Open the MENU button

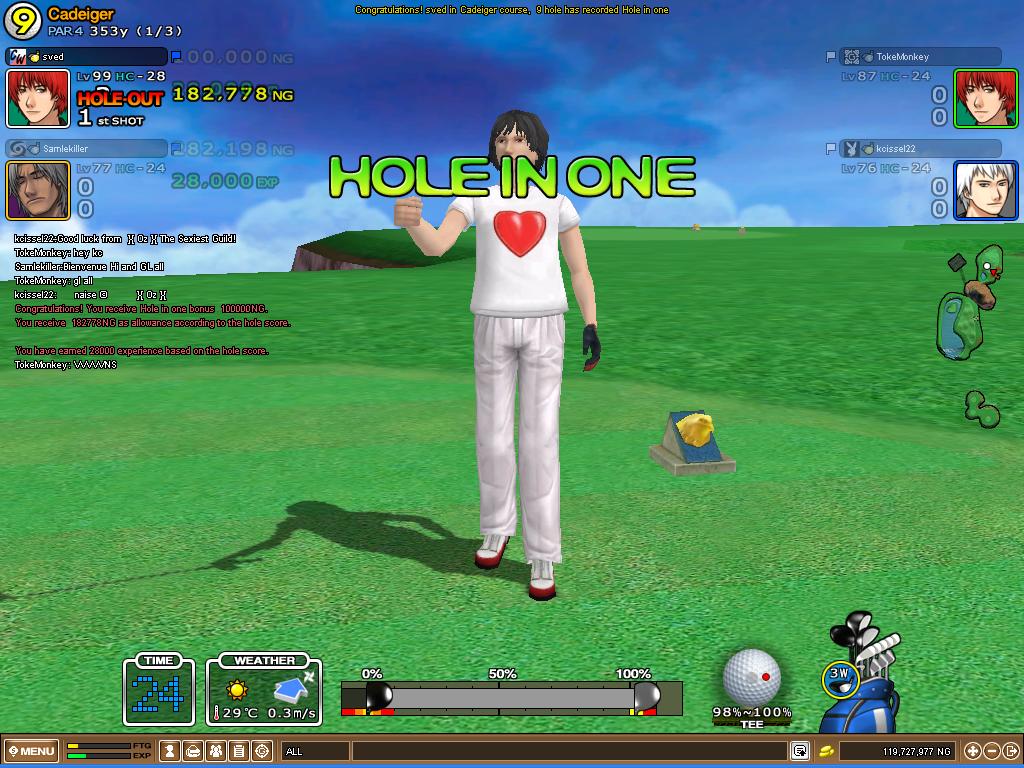click(31, 750)
